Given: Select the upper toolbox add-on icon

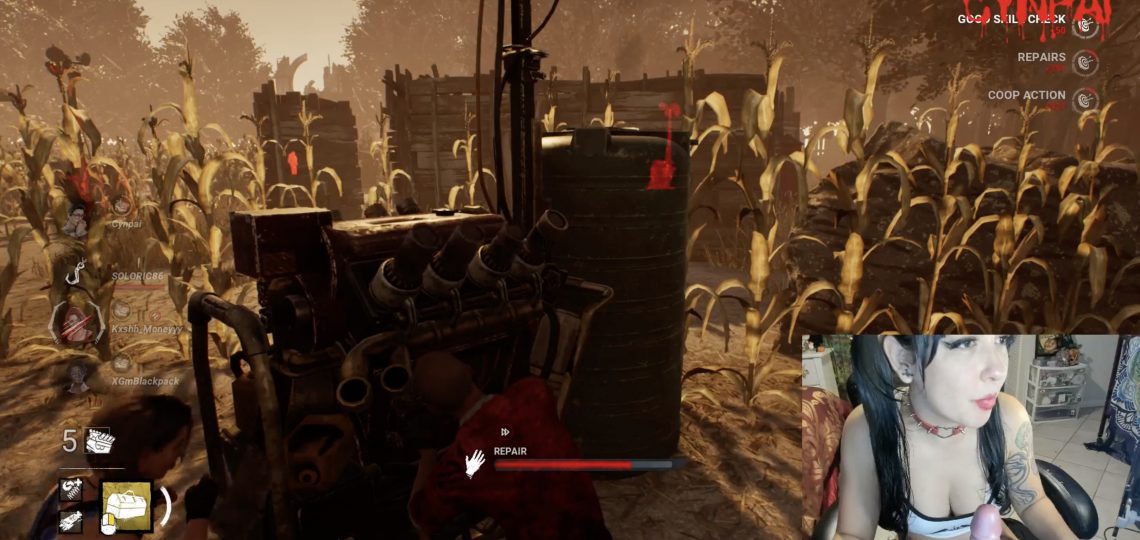Looking at the screenshot, I should tap(71, 489).
